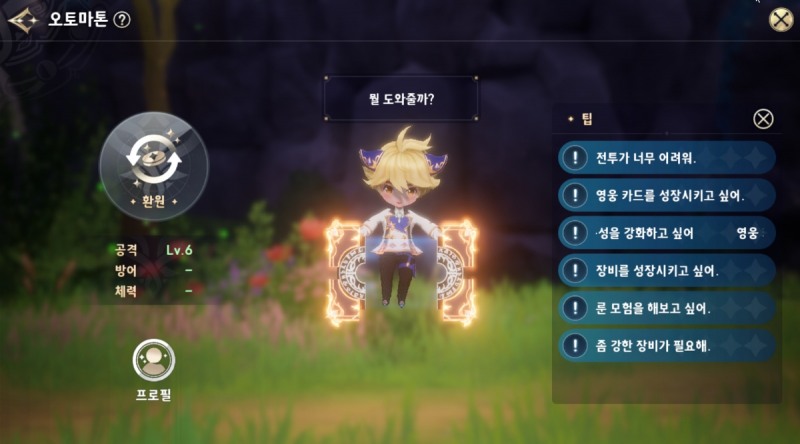The image size is (800, 444).
Task: Choose '장비를 성장시키고 싶어.' tip
Action: (668, 269)
